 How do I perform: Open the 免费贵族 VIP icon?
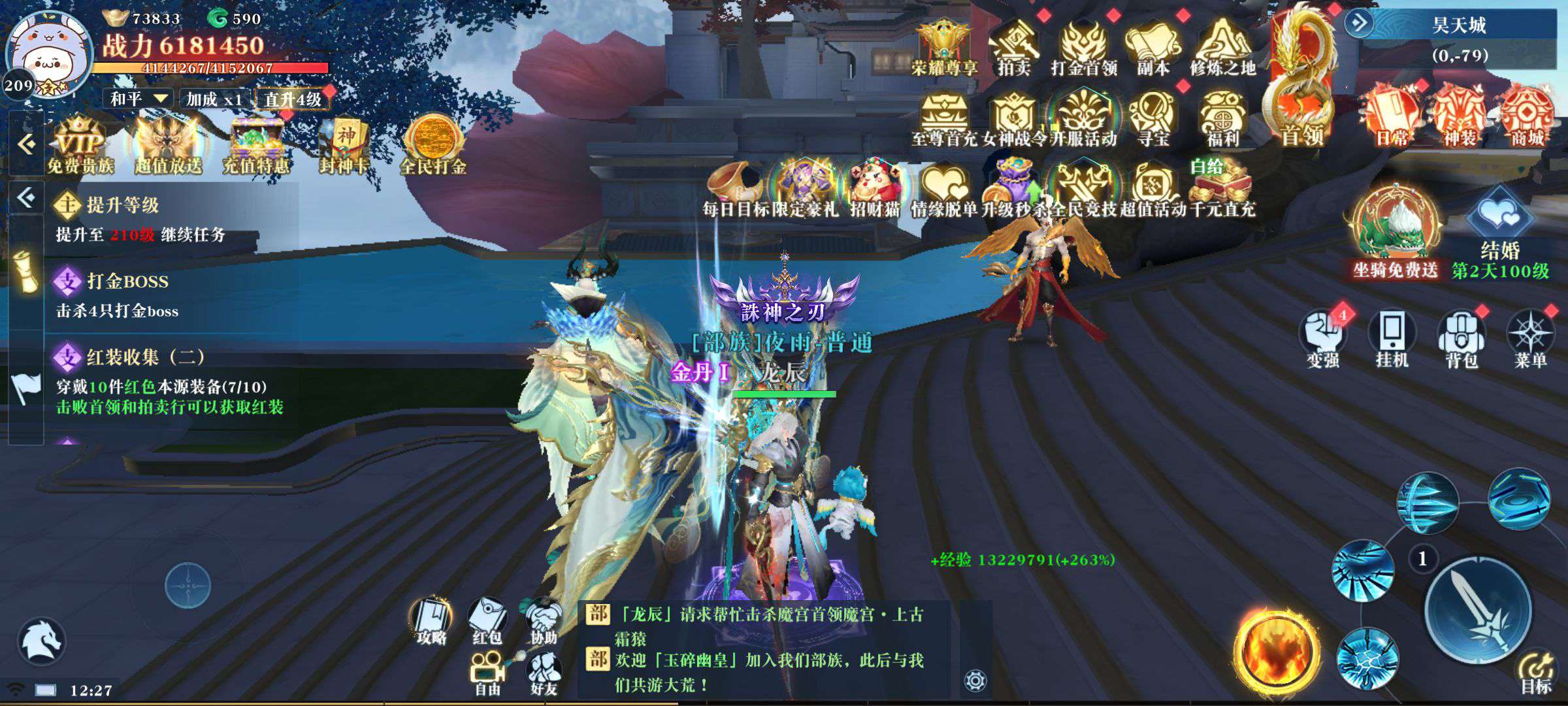[x=80, y=145]
